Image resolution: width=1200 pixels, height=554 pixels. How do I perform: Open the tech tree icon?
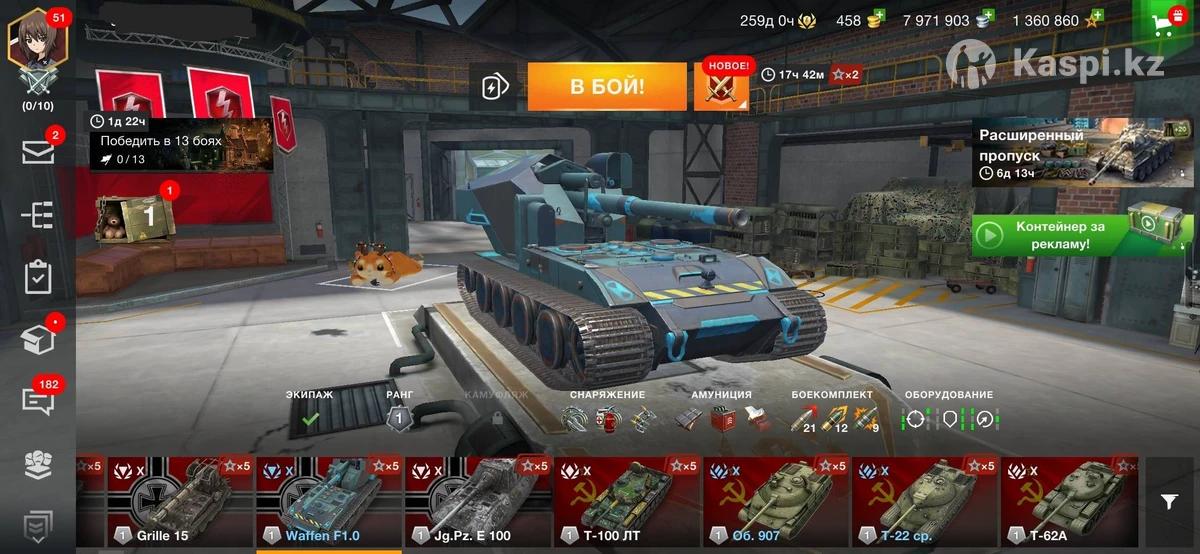[38, 215]
